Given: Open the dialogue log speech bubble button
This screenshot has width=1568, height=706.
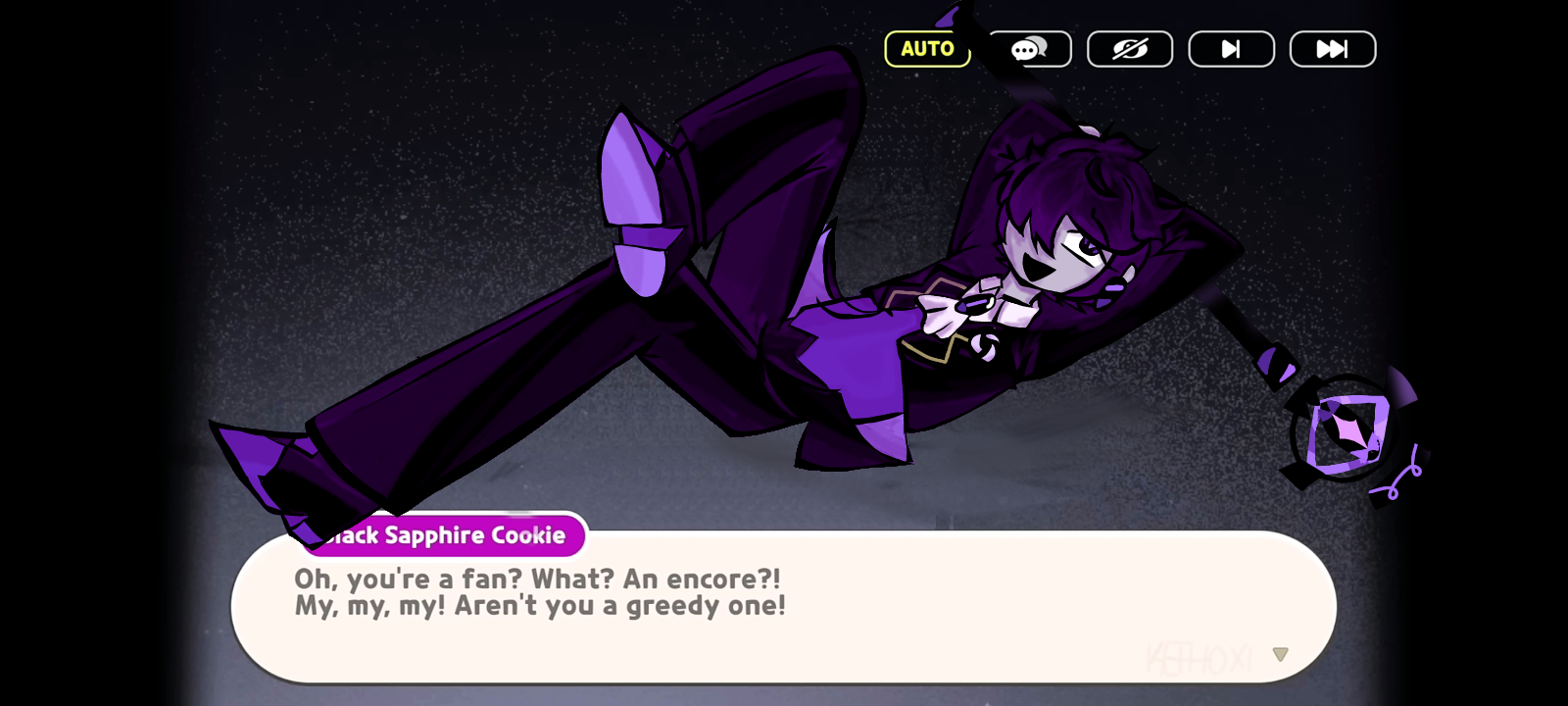Looking at the screenshot, I should (1029, 49).
